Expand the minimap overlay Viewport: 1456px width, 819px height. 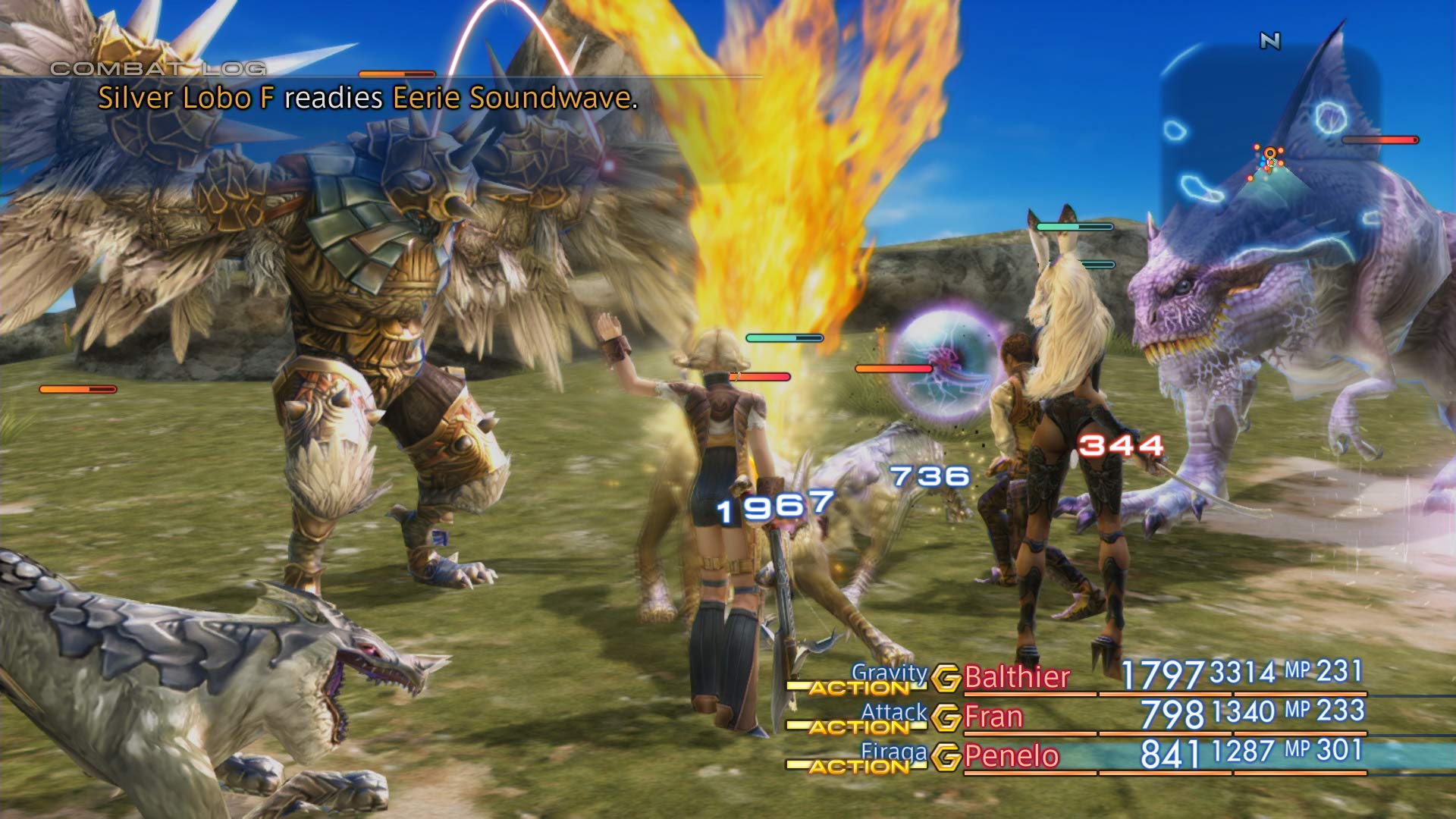point(1289,121)
